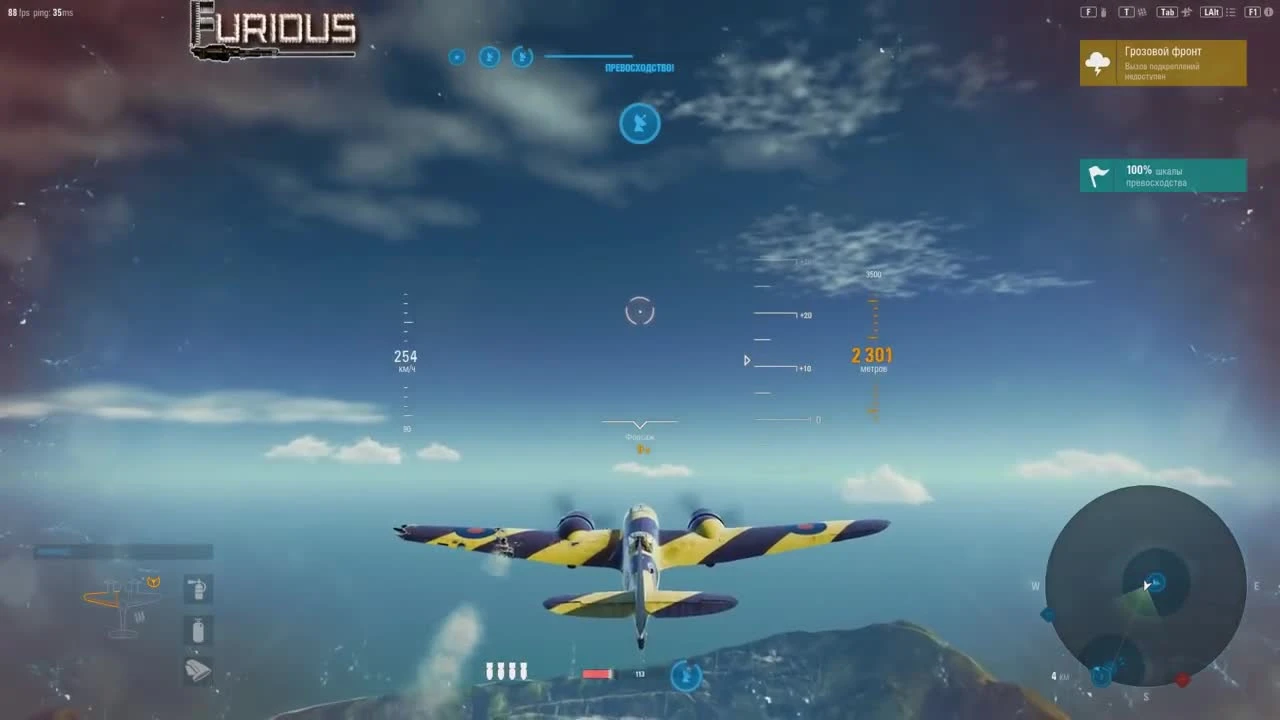The height and width of the screenshot is (720, 1280).
Task: Click the leftmost capture point circle at top
Action: (x=457, y=57)
